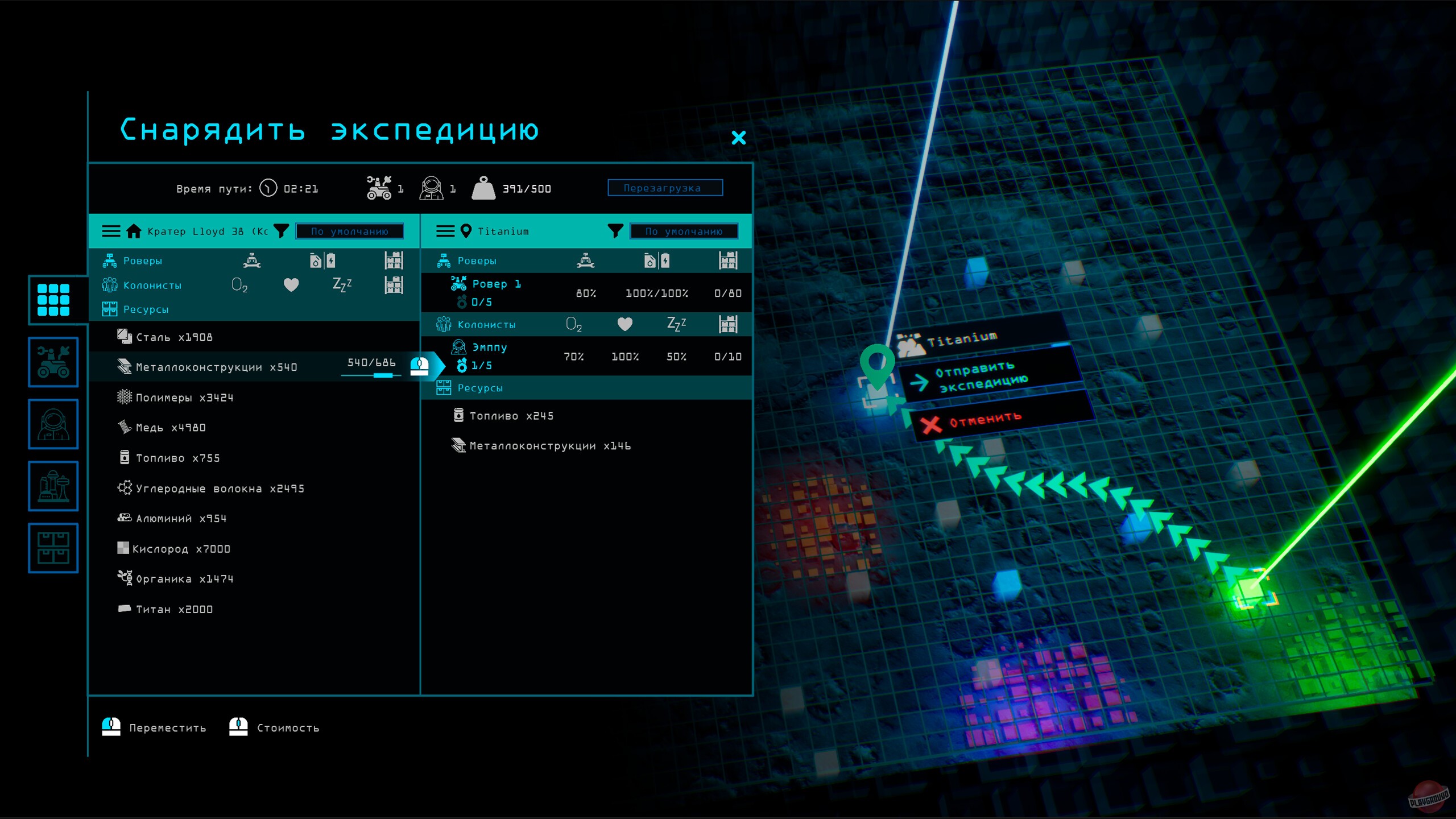This screenshot has height=819, width=1456.
Task: Toggle the Переместить mode at the bottom
Action: [154, 726]
